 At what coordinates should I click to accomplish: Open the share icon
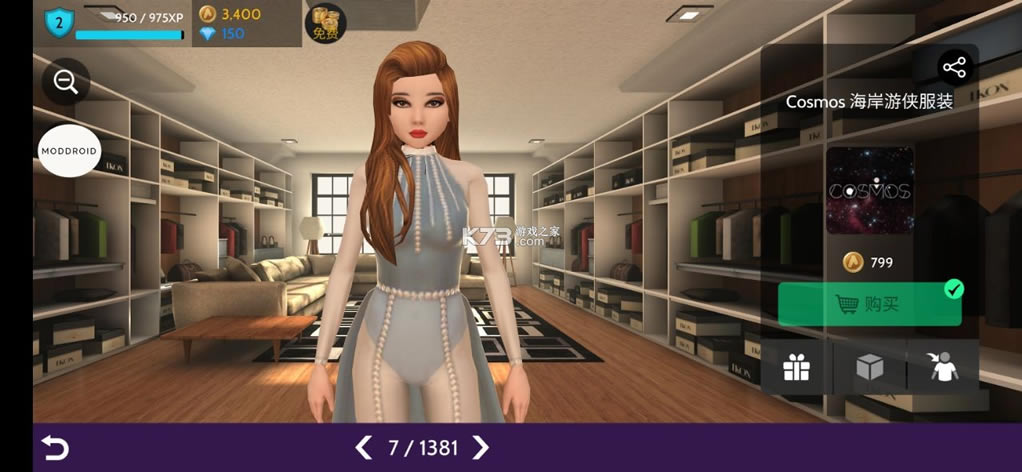coord(954,68)
